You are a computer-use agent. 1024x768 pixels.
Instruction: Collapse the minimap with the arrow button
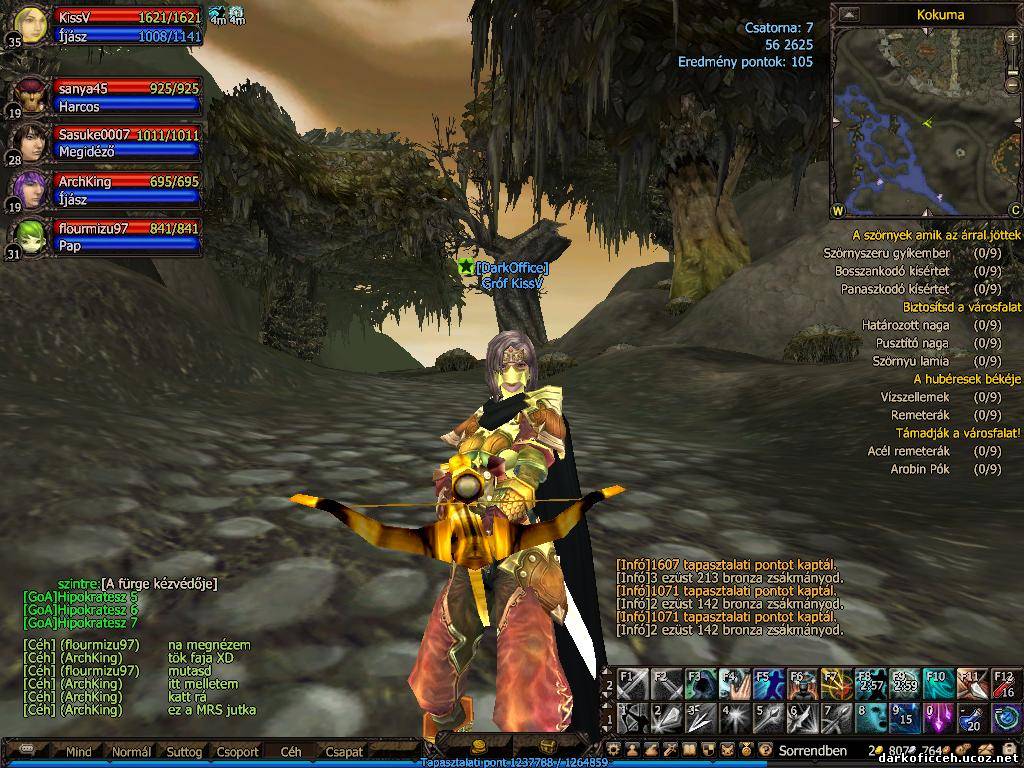[x=849, y=14]
